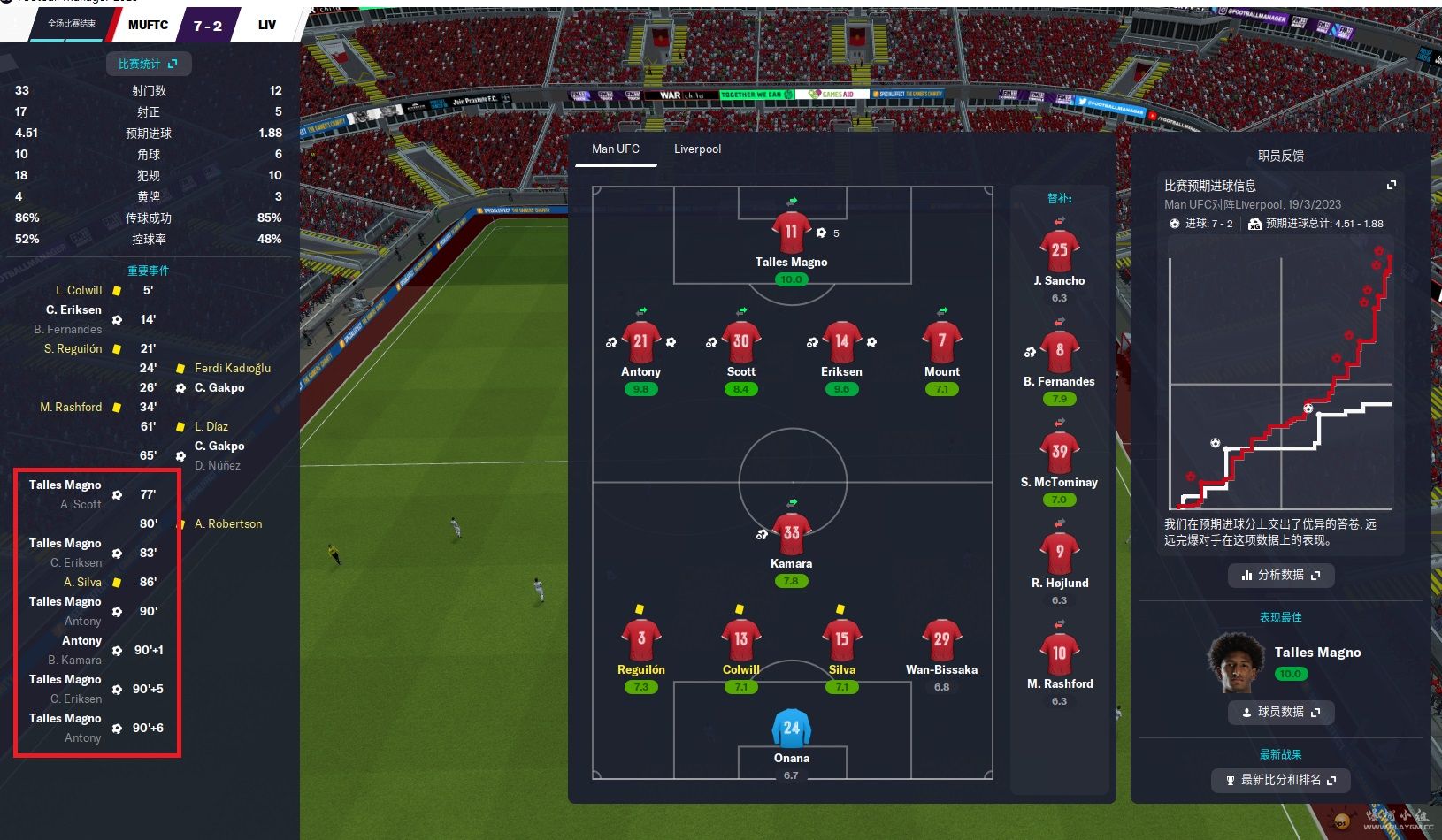Image resolution: width=1442 pixels, height=840 pixels.
Task: Choose substitute B. Fernandes
Action: pos(1059,352)
